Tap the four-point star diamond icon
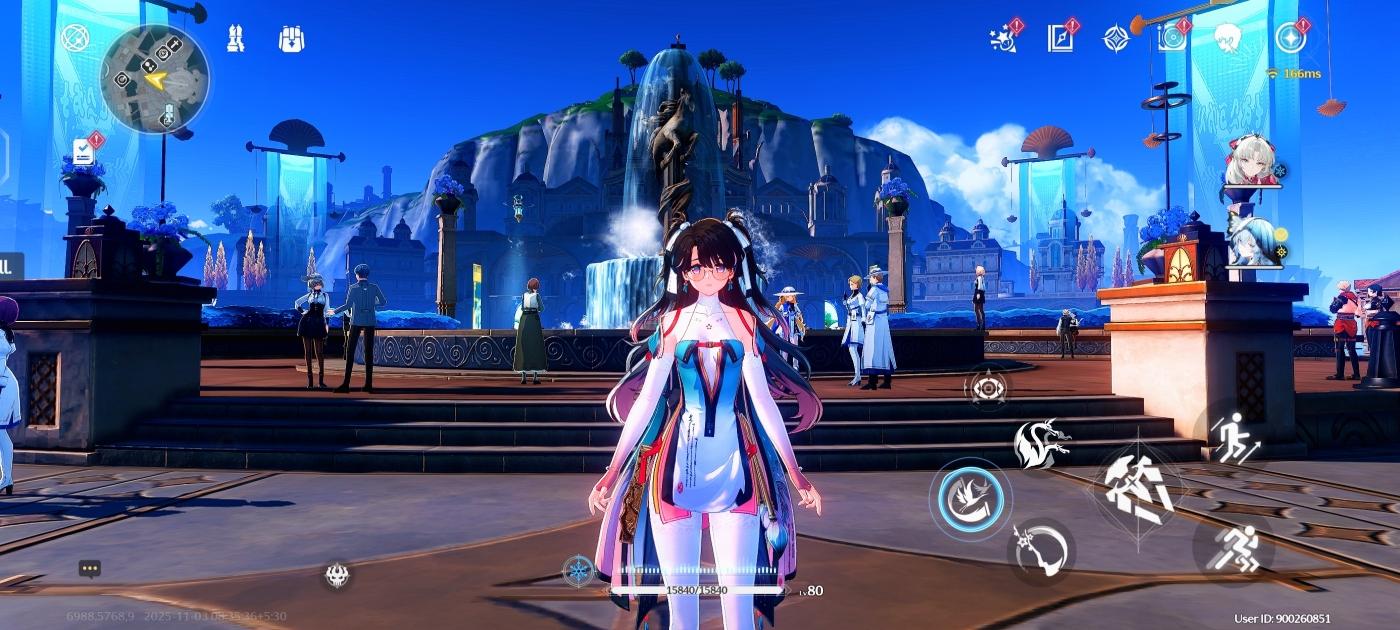Viewport: 1400px width, 630px height. (1116, 38)
